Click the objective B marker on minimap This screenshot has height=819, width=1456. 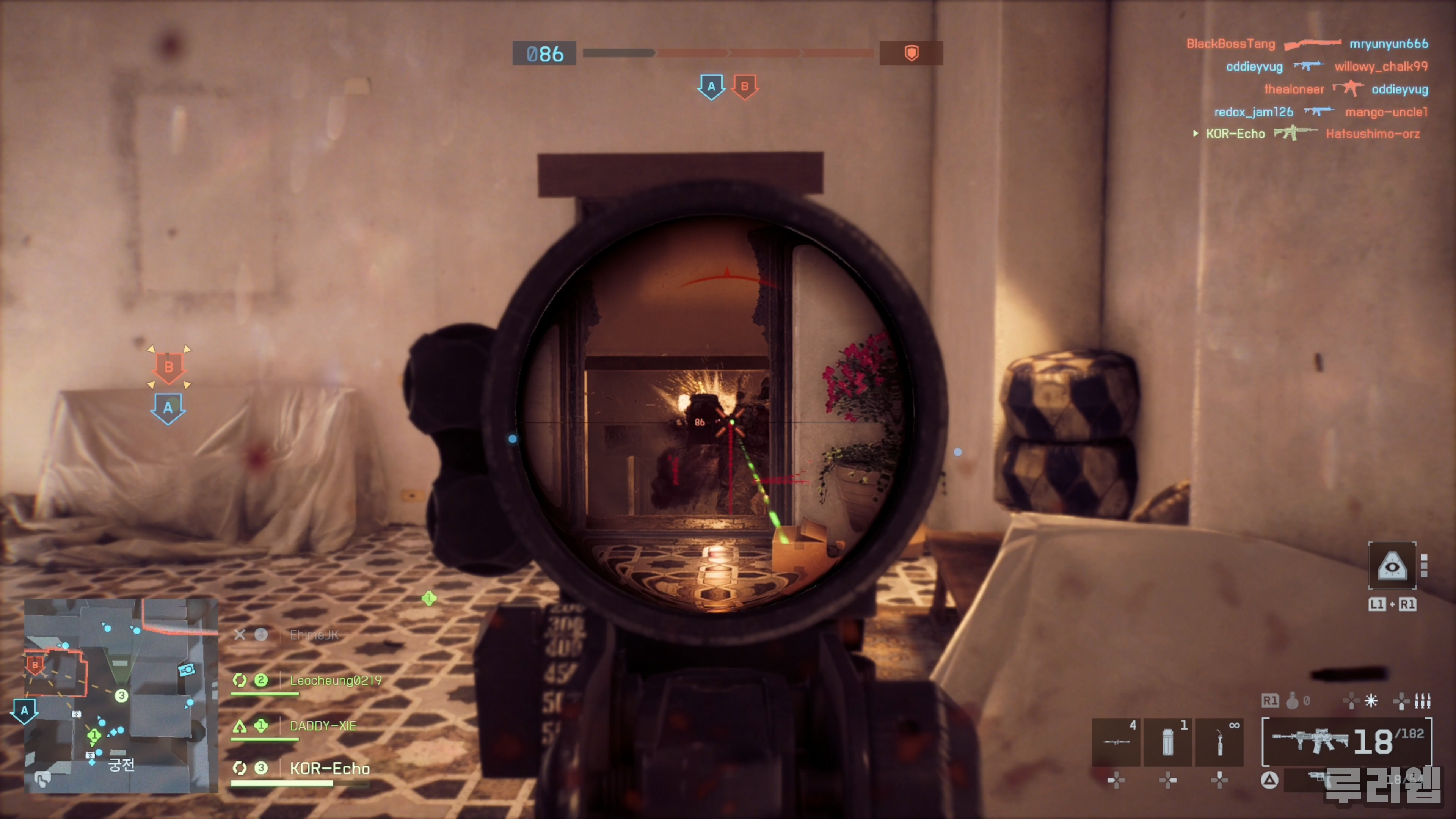pos(35,665)
